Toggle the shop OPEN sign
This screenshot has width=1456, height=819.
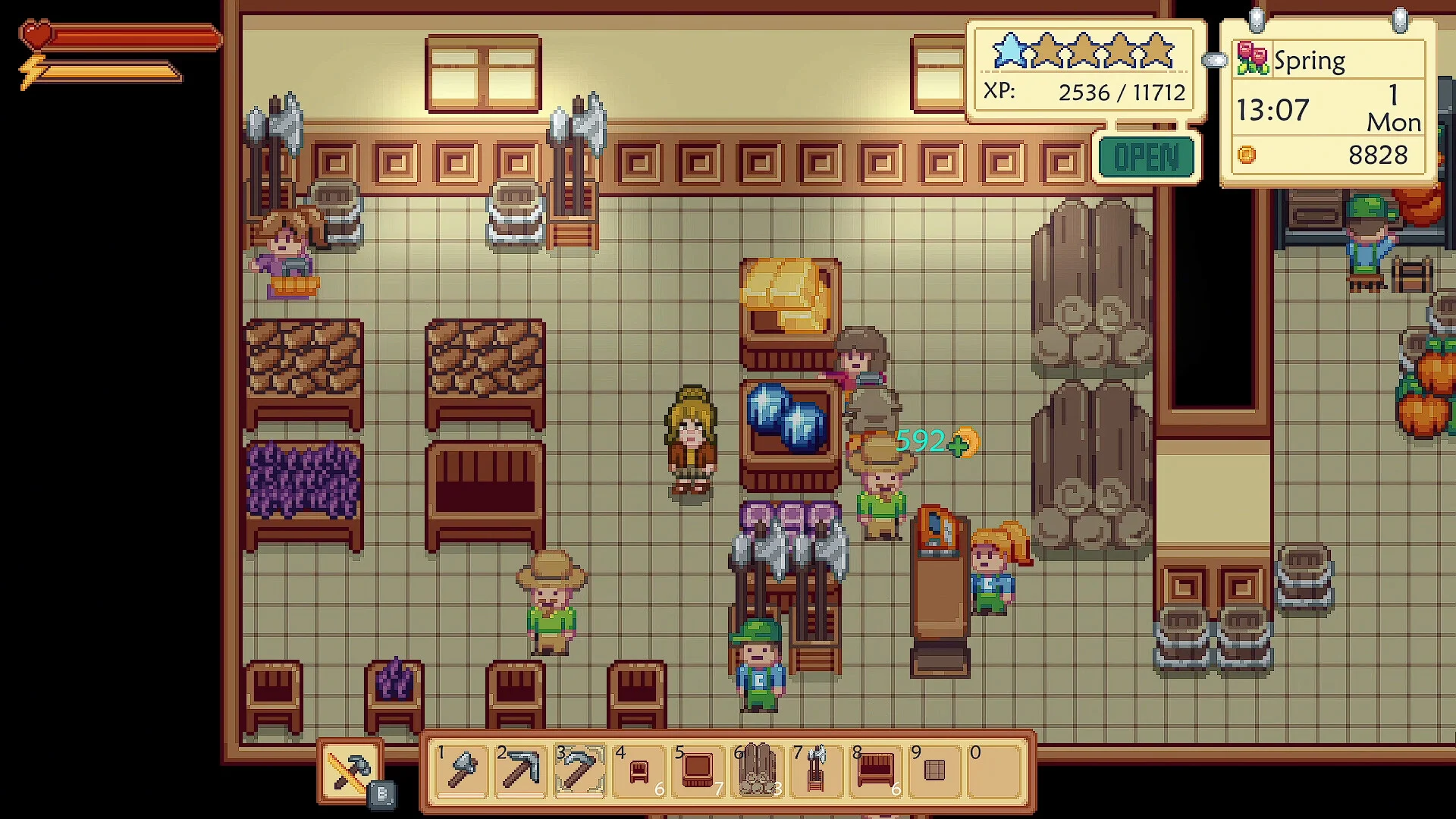coord(1146,157)
